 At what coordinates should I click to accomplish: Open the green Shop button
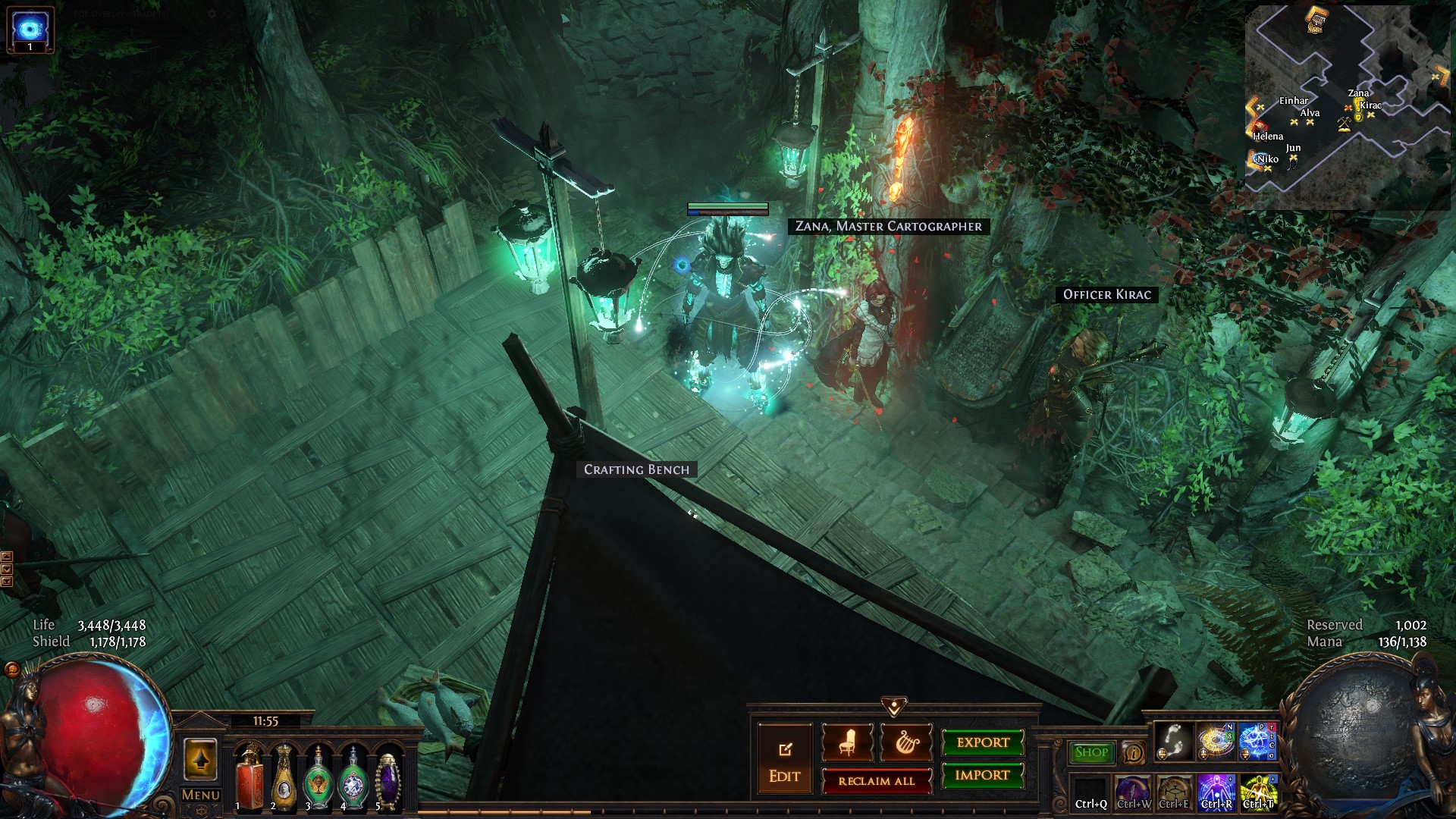1091,752
